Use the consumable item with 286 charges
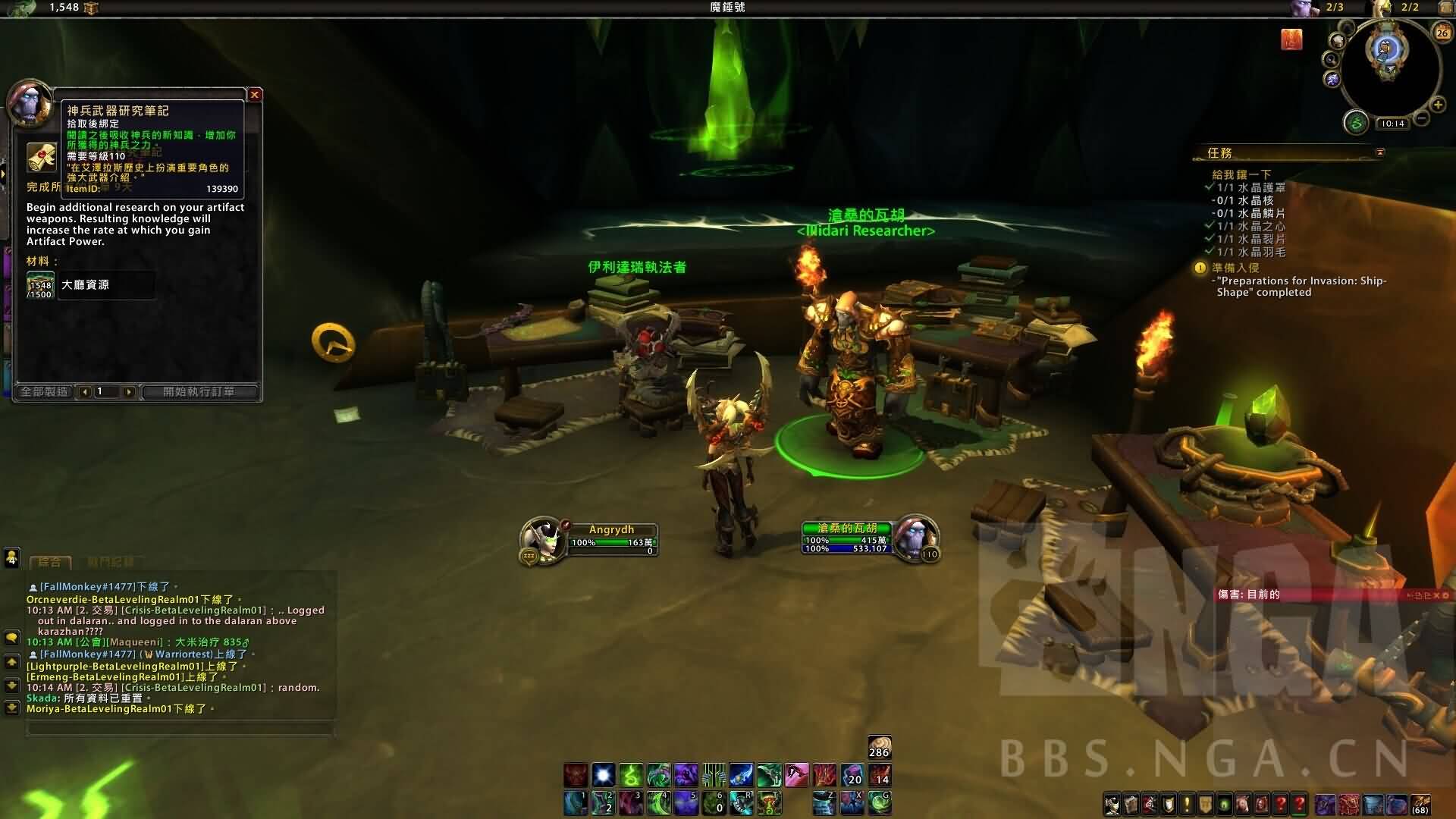This screenshot has height=819, width=1456. [879, 747]
